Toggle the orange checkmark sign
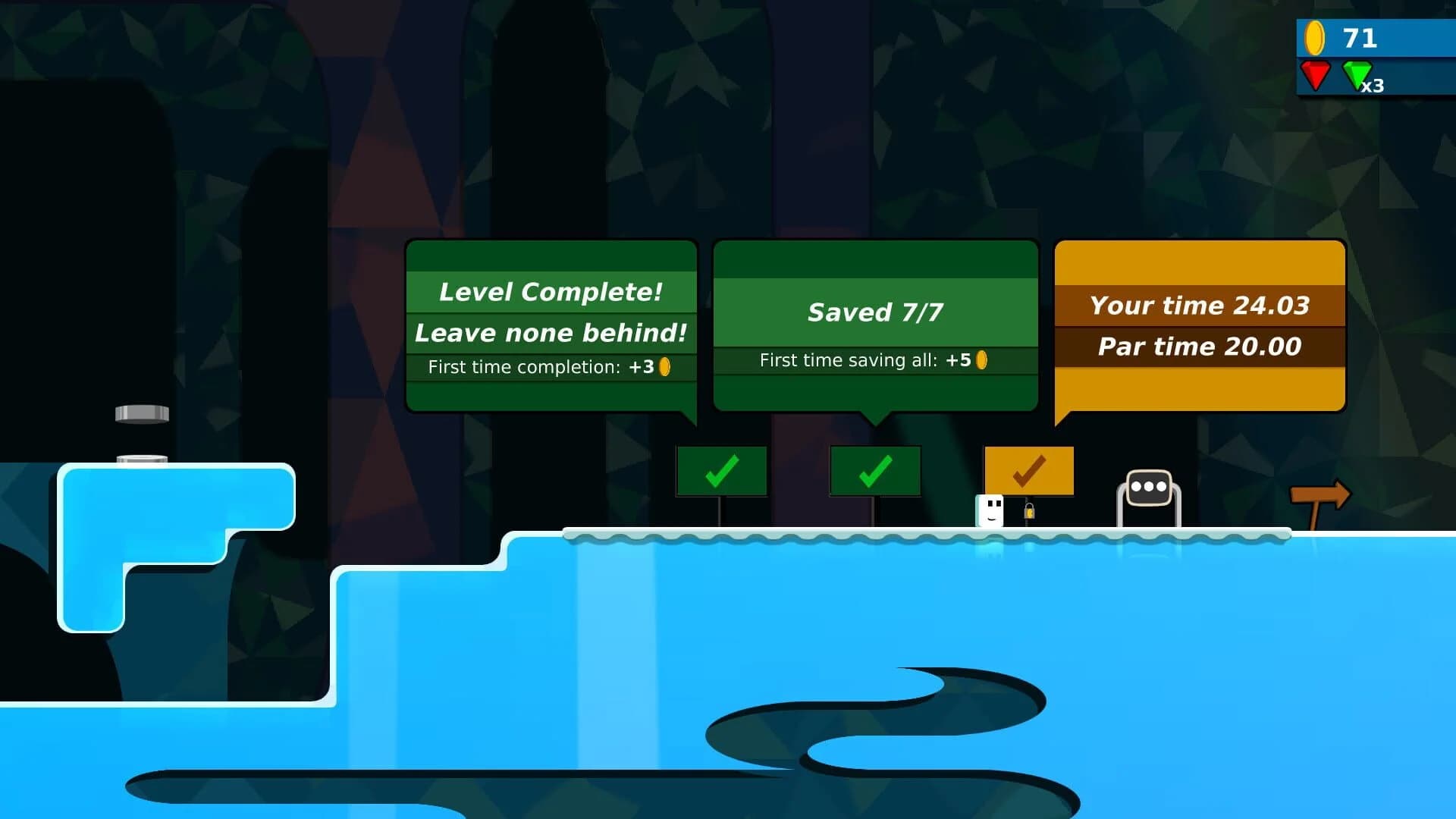Image resolution: width=1456 pixels, height=819 pixels. click(1029, 470)
